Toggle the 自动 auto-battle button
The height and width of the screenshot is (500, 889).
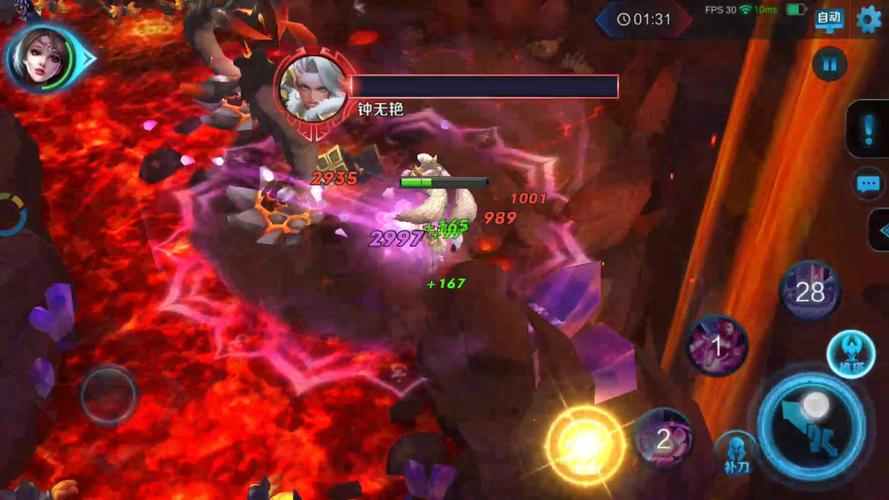829,18
